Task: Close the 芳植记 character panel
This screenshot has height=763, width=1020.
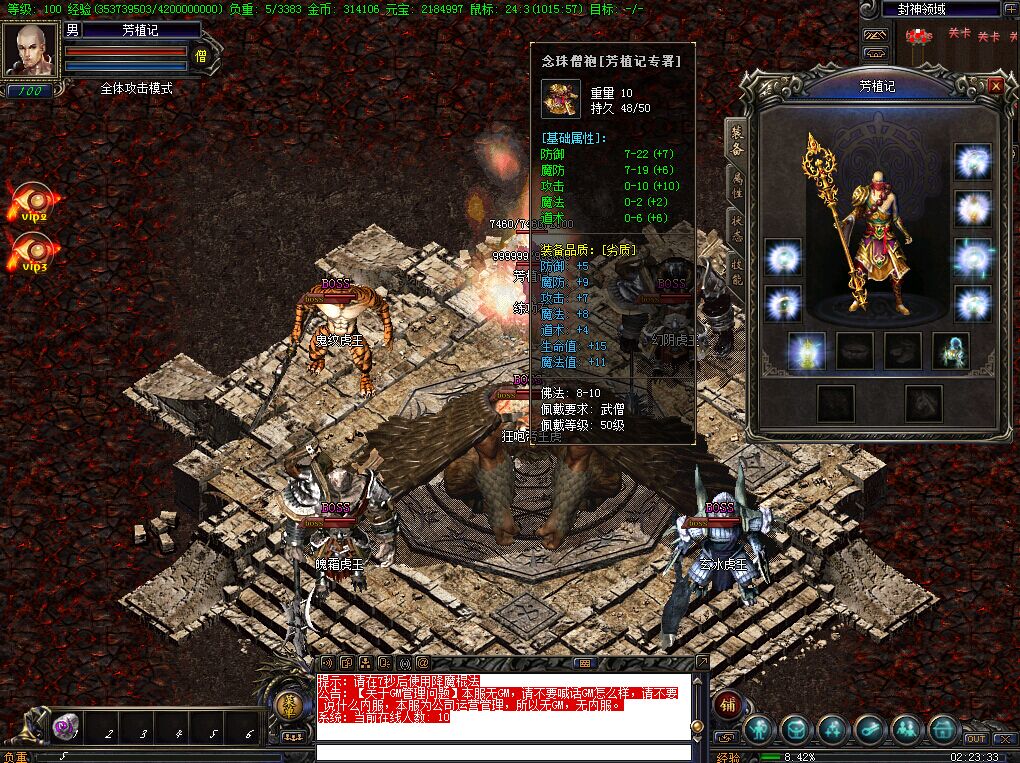Action: pos(995,86)
